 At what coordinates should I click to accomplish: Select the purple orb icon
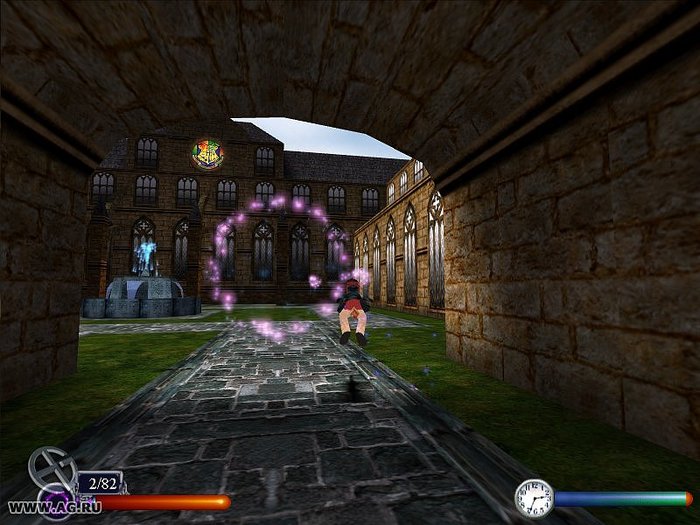(x=55, y=497)
